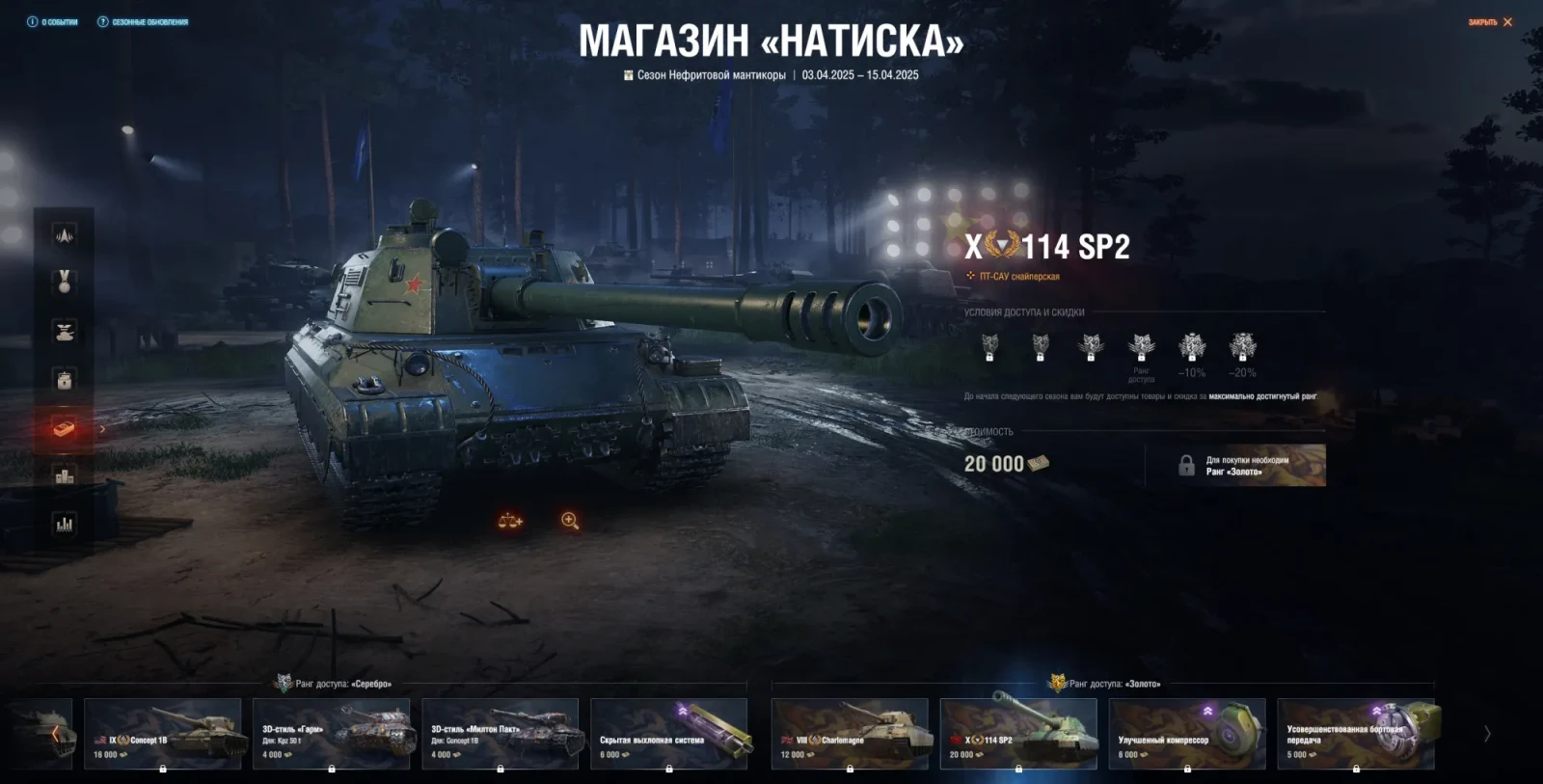Select the hidden exhaust system item
The height and width of the screenshot is (784, 1543).
tap(668, 734)
